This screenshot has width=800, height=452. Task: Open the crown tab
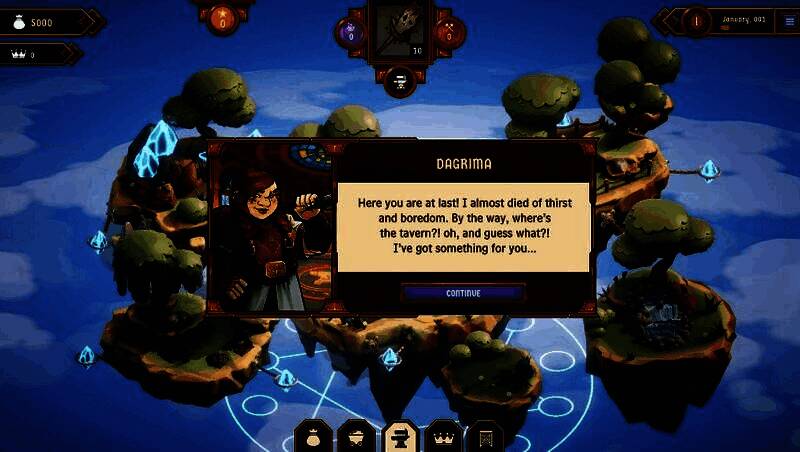pos(441,437)
